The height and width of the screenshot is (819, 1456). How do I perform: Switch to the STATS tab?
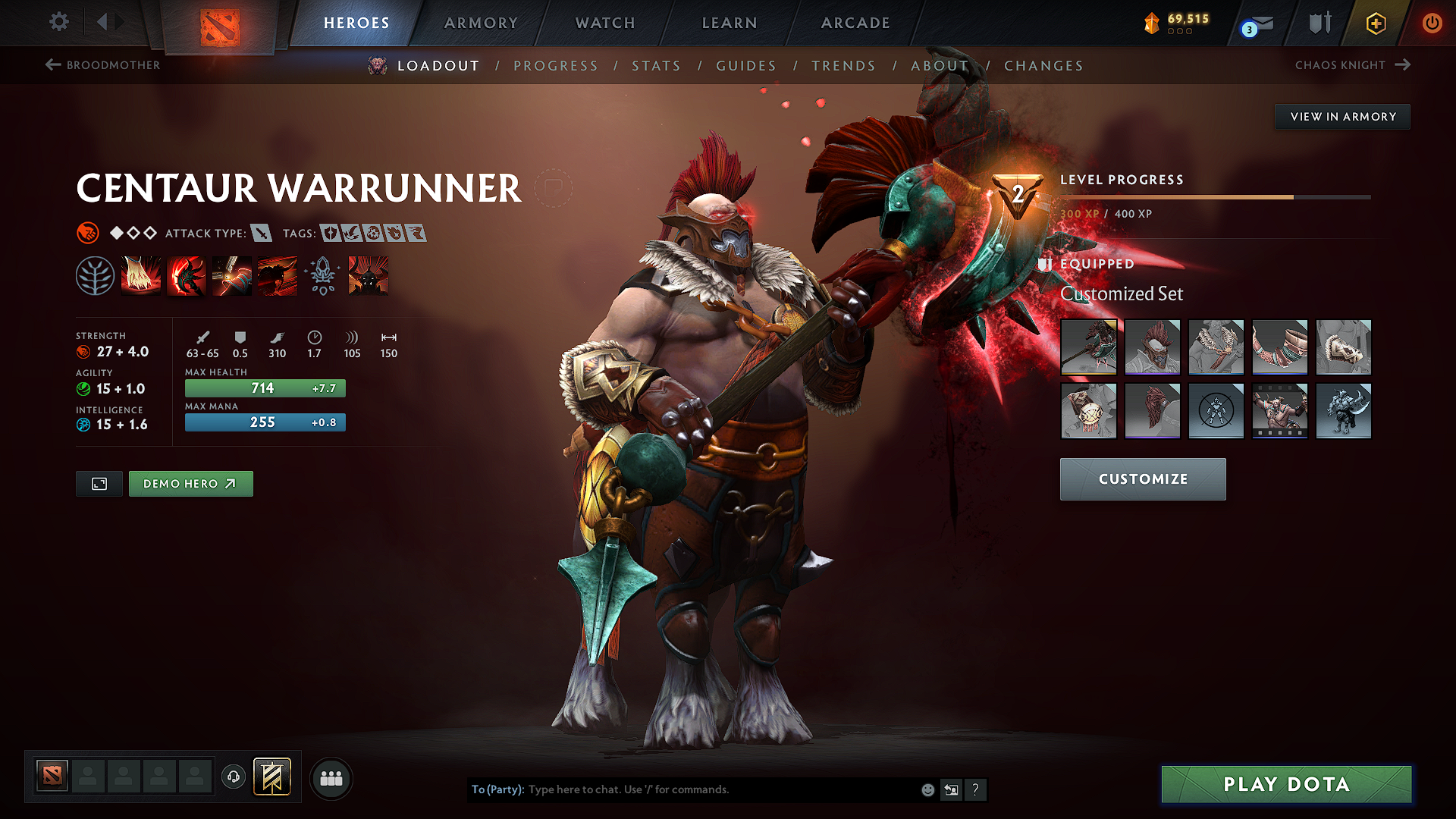coord(657,66)
